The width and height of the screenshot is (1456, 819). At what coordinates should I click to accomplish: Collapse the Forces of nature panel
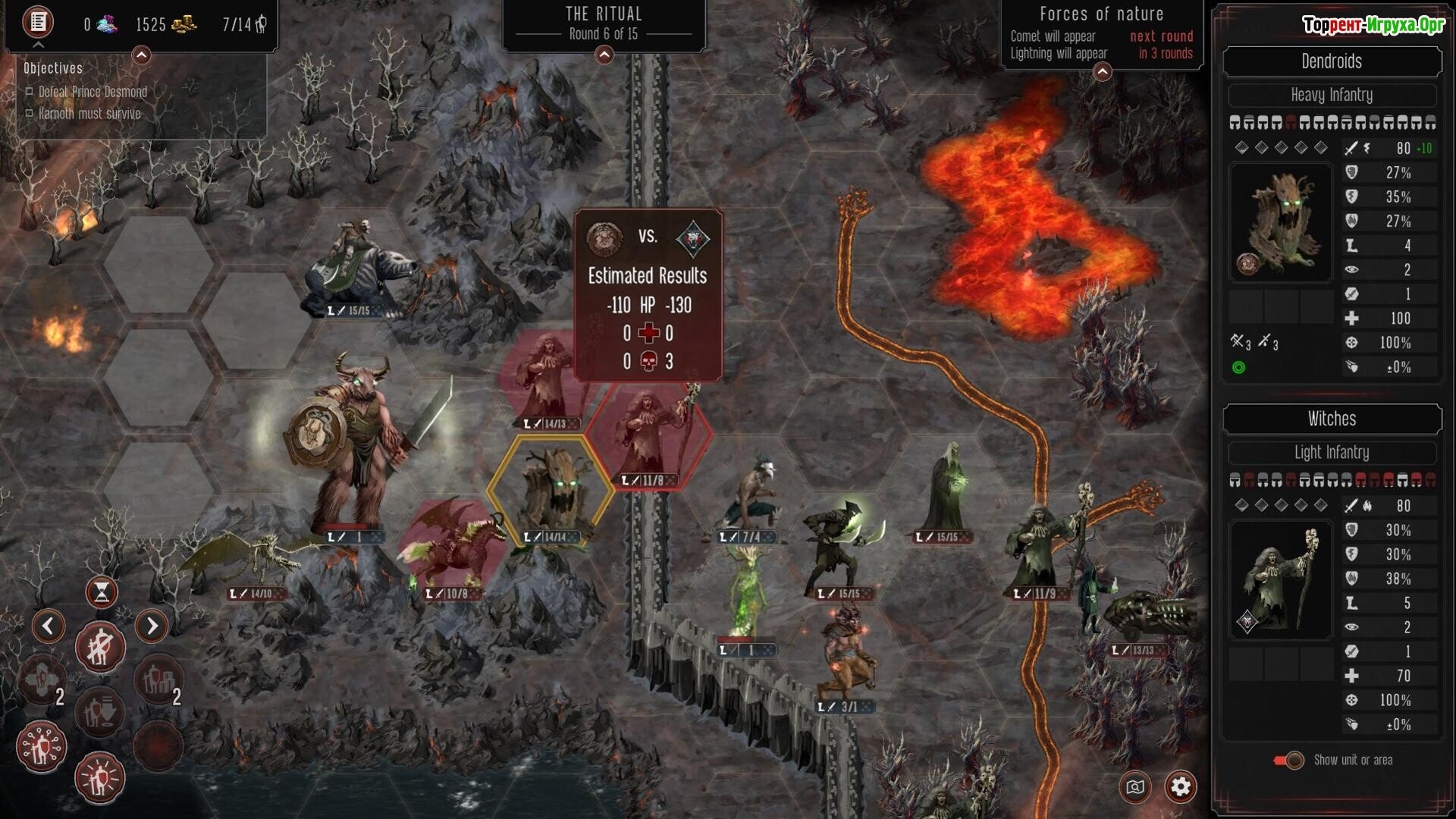(1102, 71)
